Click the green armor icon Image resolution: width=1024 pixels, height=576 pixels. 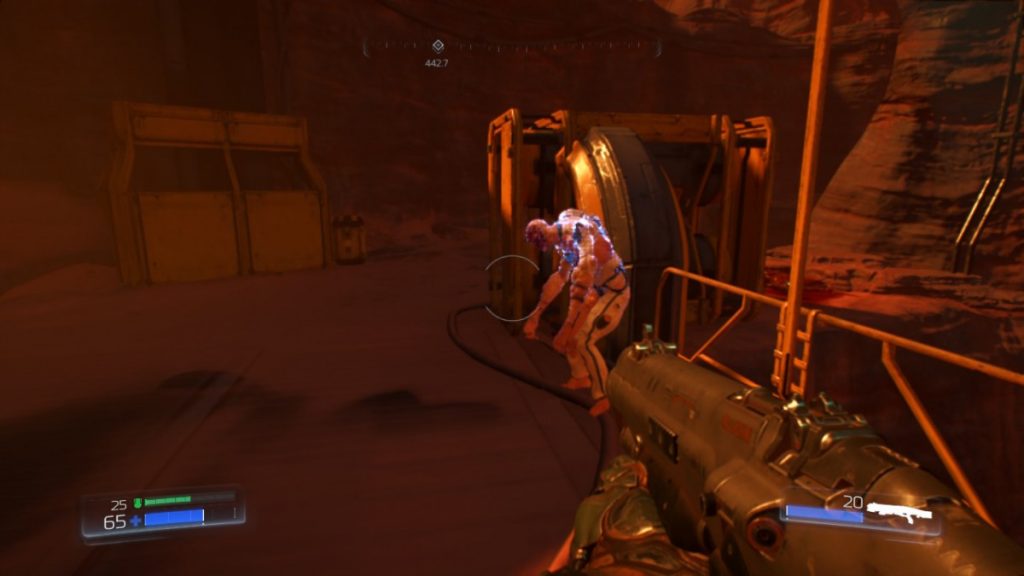click(x=137, y=502)
